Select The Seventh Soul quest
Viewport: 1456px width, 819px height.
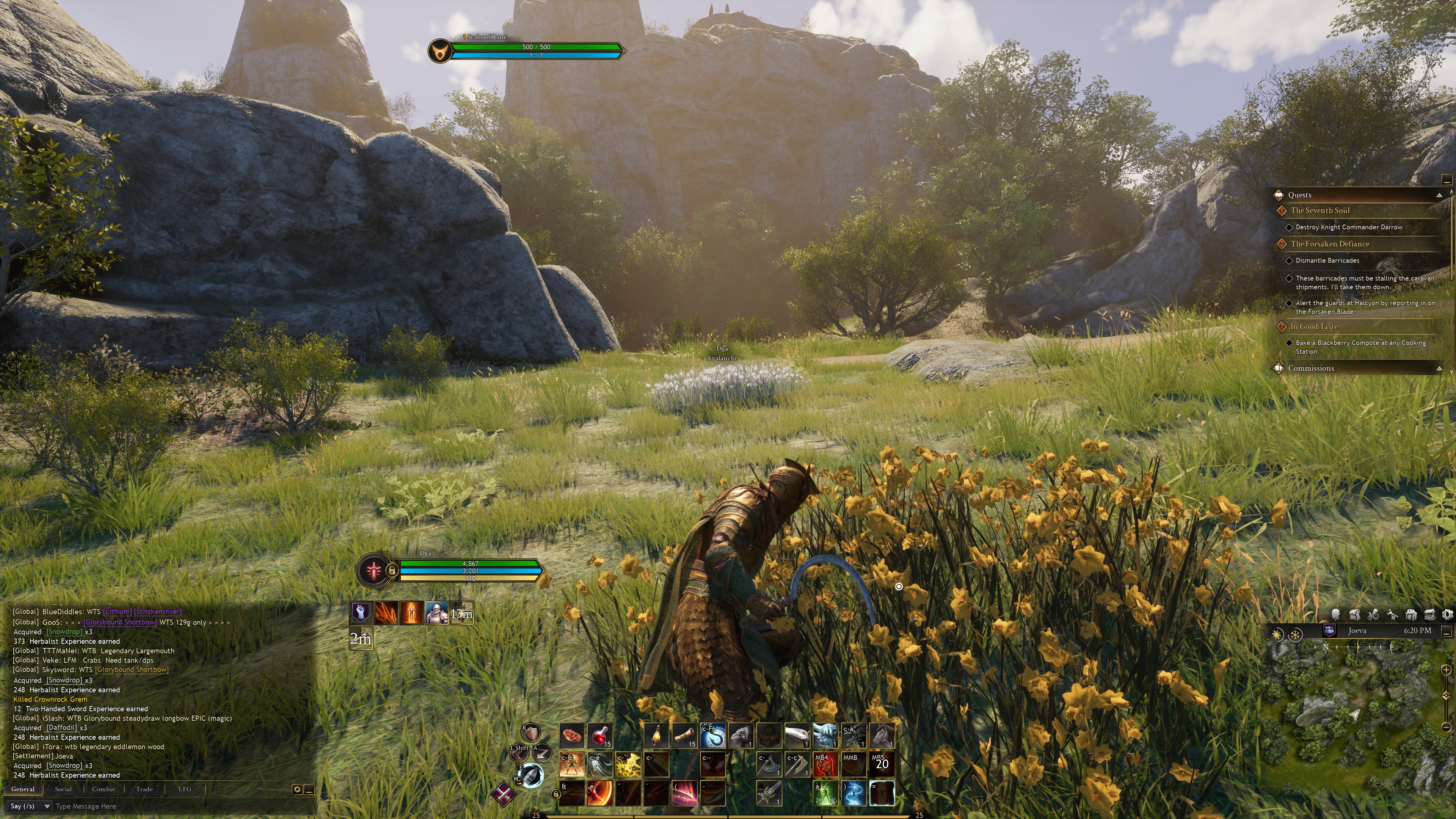coord(1320,210)
